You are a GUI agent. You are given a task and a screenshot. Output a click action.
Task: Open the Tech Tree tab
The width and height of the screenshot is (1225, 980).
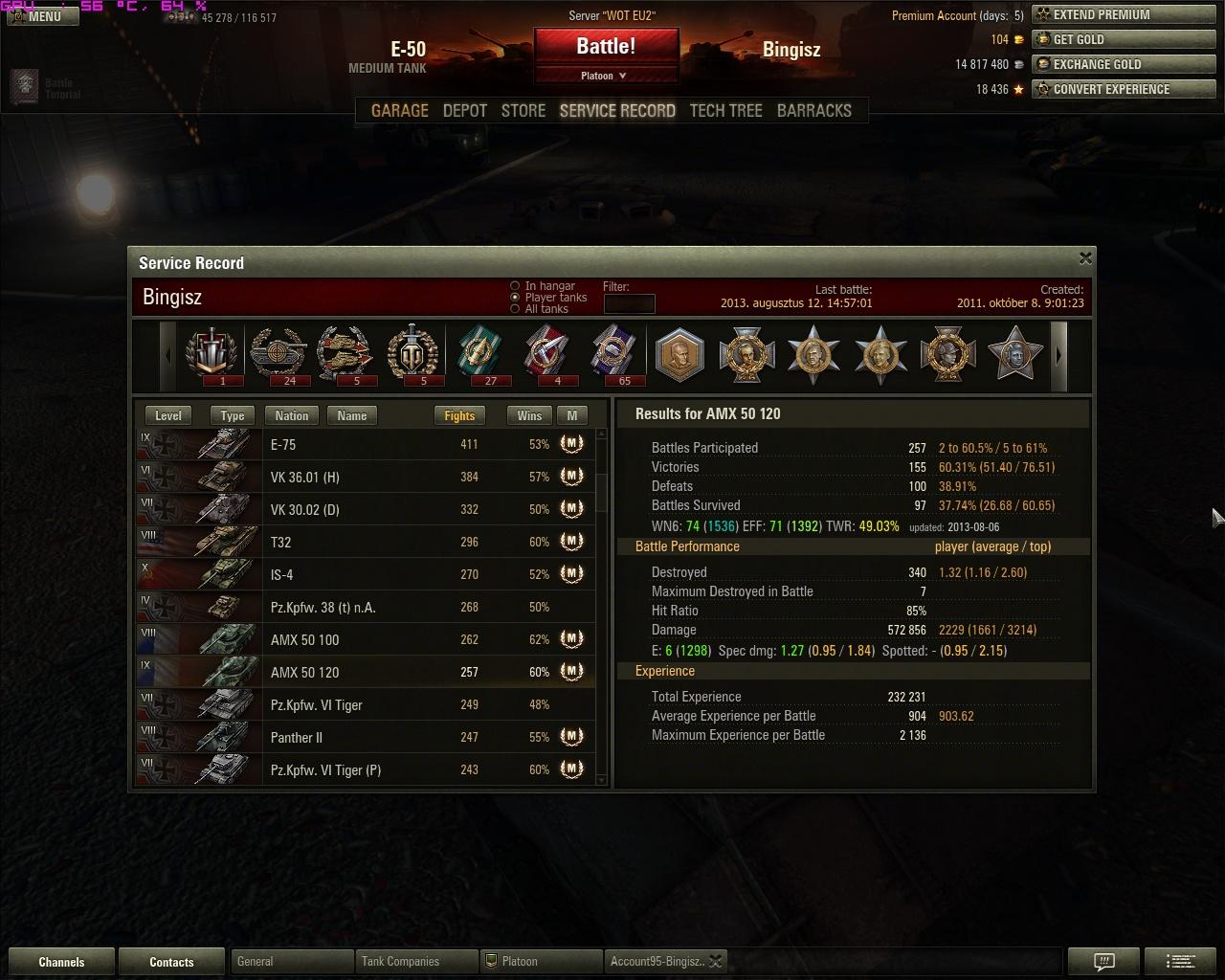(x=725, y=111)
